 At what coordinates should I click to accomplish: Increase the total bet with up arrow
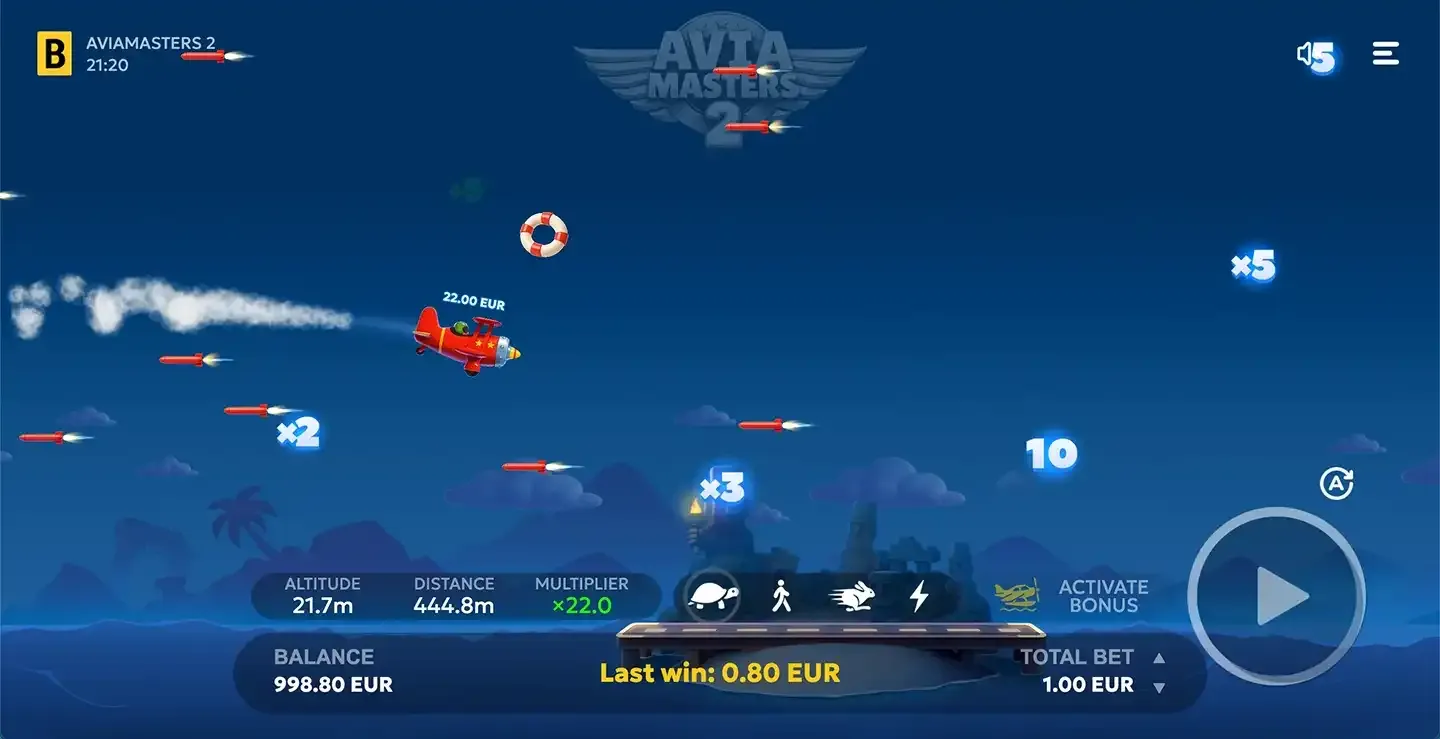point(1160,657)
